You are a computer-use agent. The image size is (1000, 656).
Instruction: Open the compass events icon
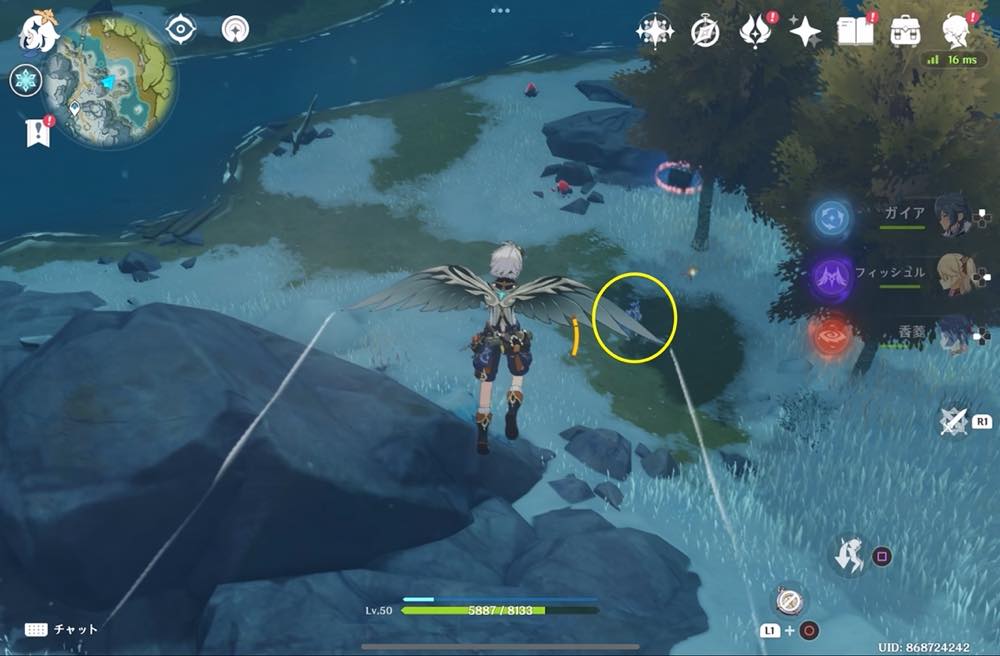tap(706, 32)
